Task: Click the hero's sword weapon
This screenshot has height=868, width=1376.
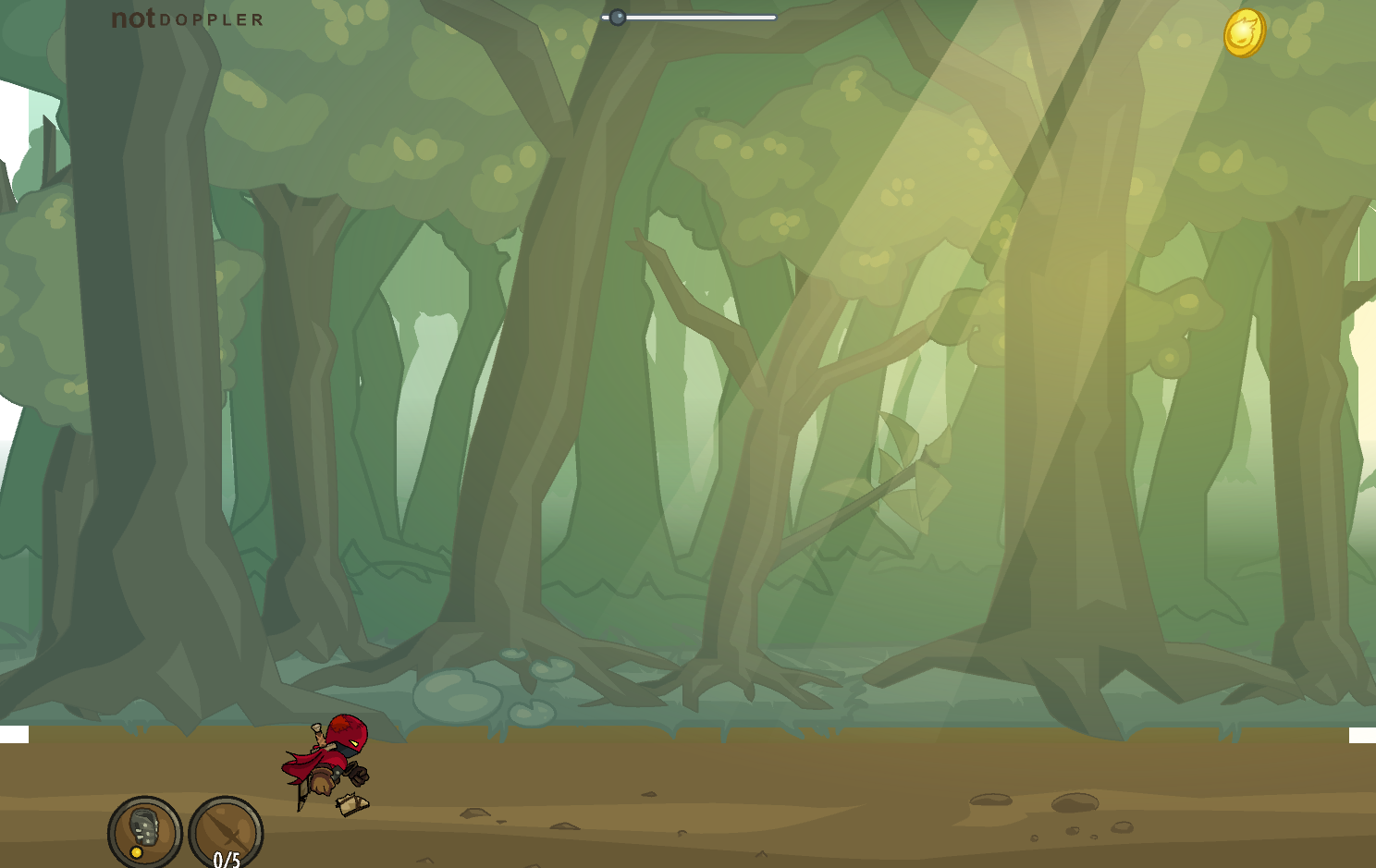Action: click(x=301, y=795)
